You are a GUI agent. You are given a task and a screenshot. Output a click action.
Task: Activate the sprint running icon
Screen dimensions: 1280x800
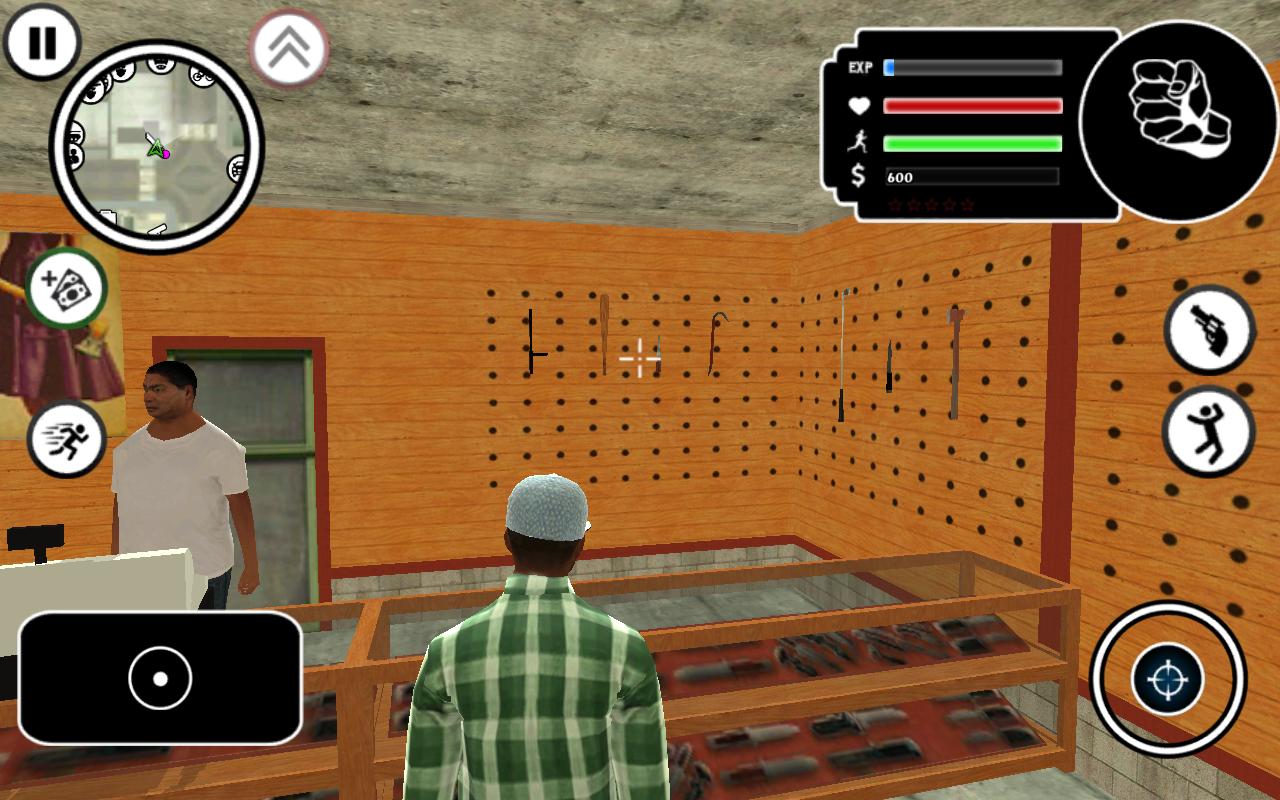pyautogui.click(x=67, y=438)
